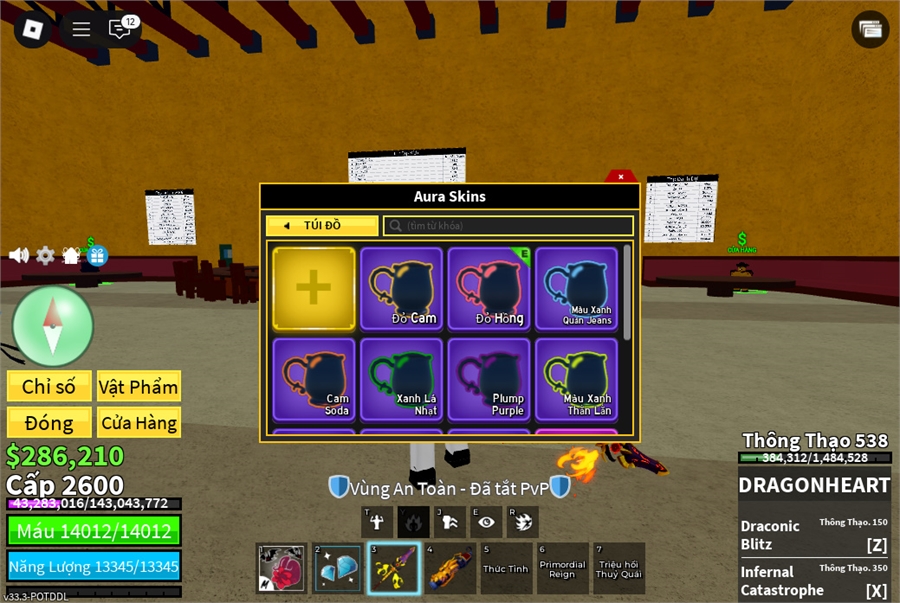This screenshot has height=603, width=900.
Task: Choose the Đỏ Hồng aura skin
Action: (x=489, y=289)
